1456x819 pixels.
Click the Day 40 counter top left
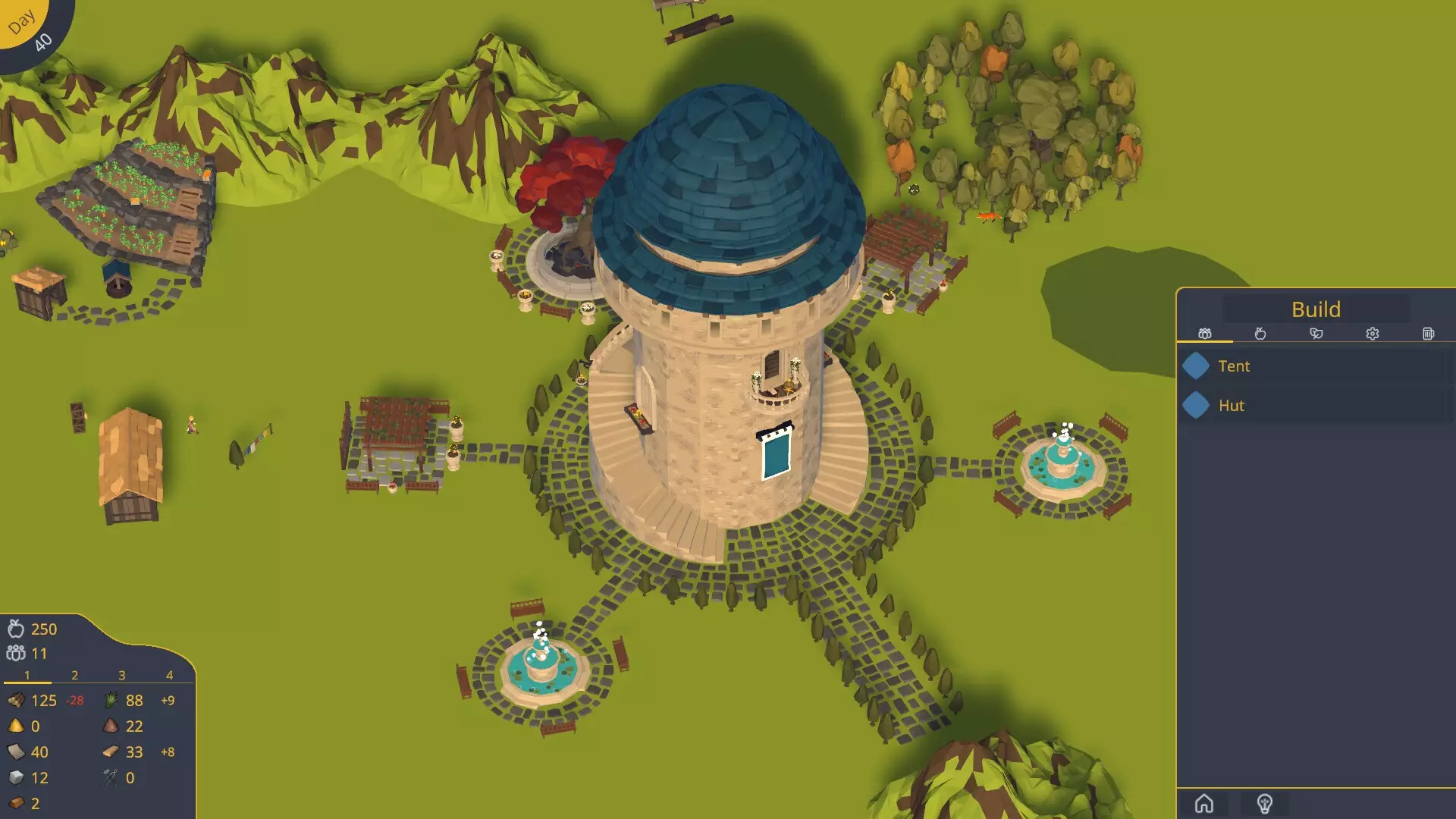point(29,25)
